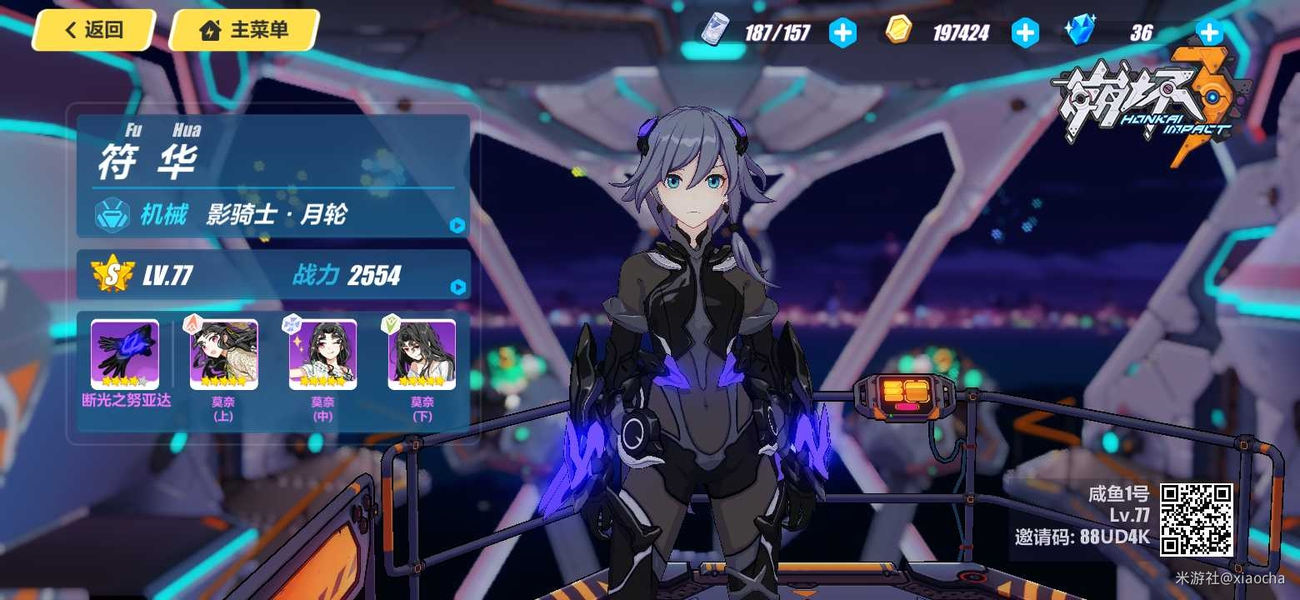1300x600 pixels.
Task: Click the QR code thumbnail
Action: (1196, 520)
